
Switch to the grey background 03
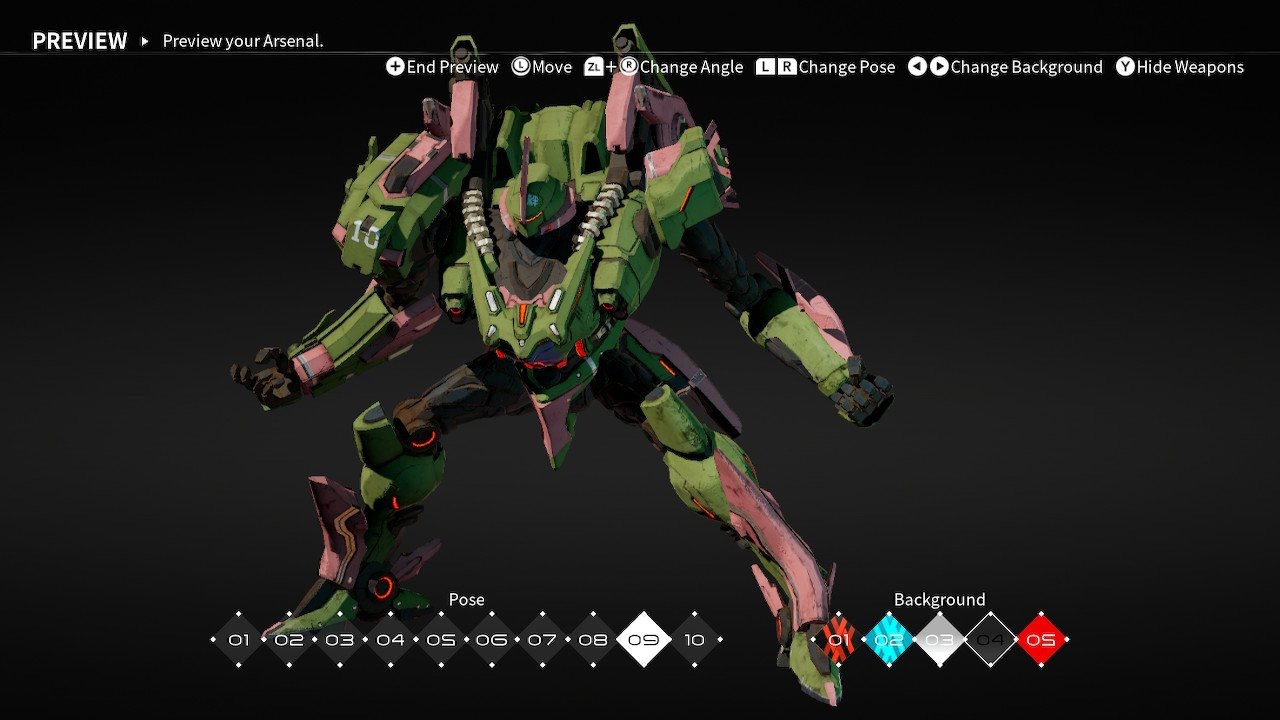(x=940, y=640)
